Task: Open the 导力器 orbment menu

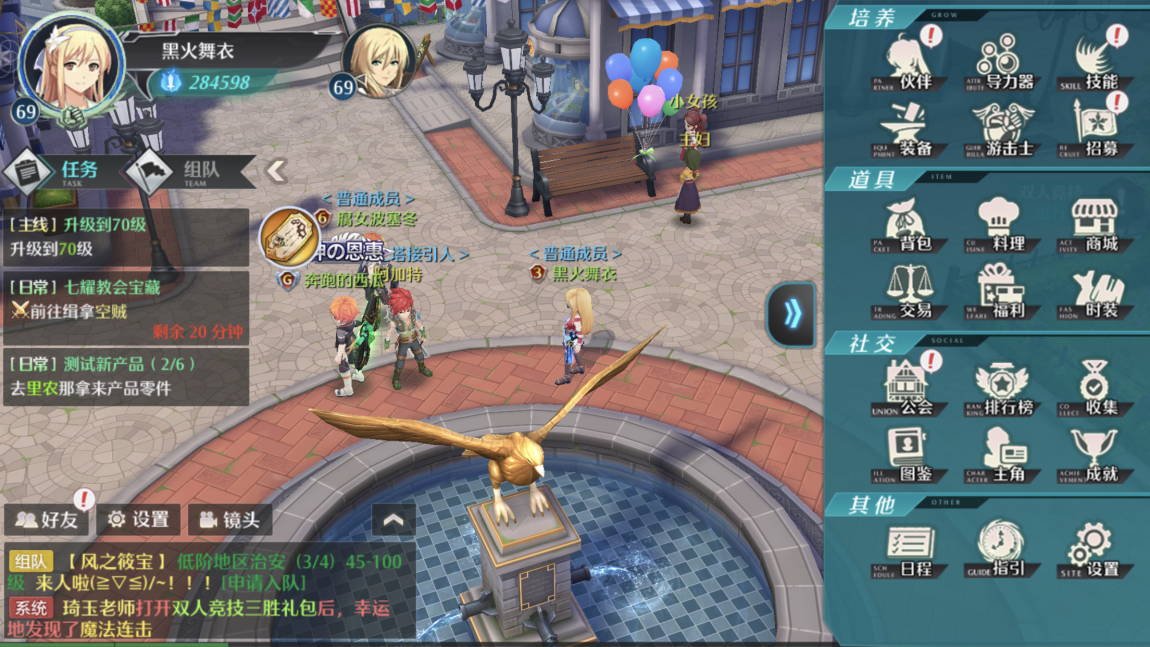Action: click(x=1003, y=62)
